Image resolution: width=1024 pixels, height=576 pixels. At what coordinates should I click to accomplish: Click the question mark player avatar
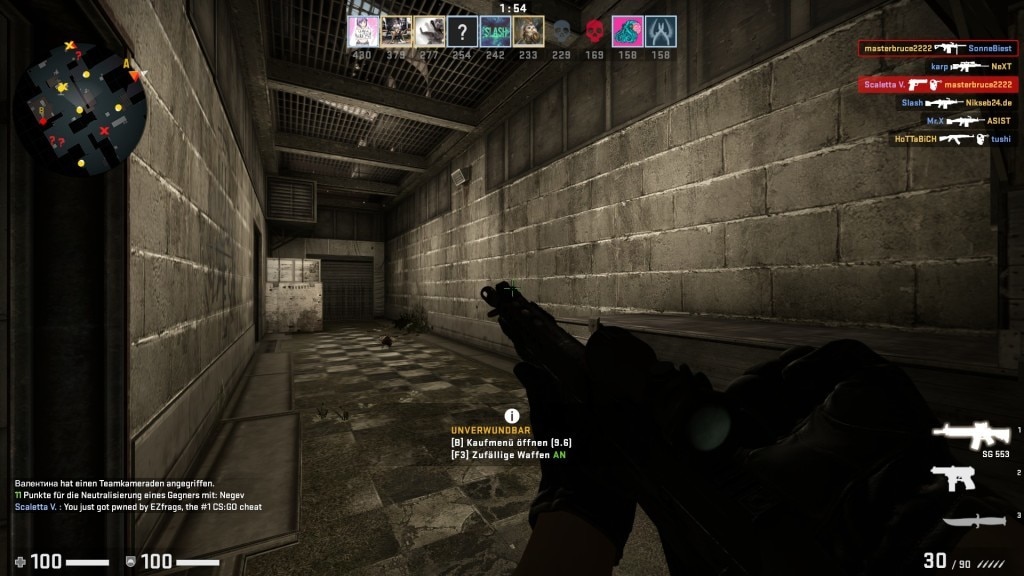click(462, 31)
